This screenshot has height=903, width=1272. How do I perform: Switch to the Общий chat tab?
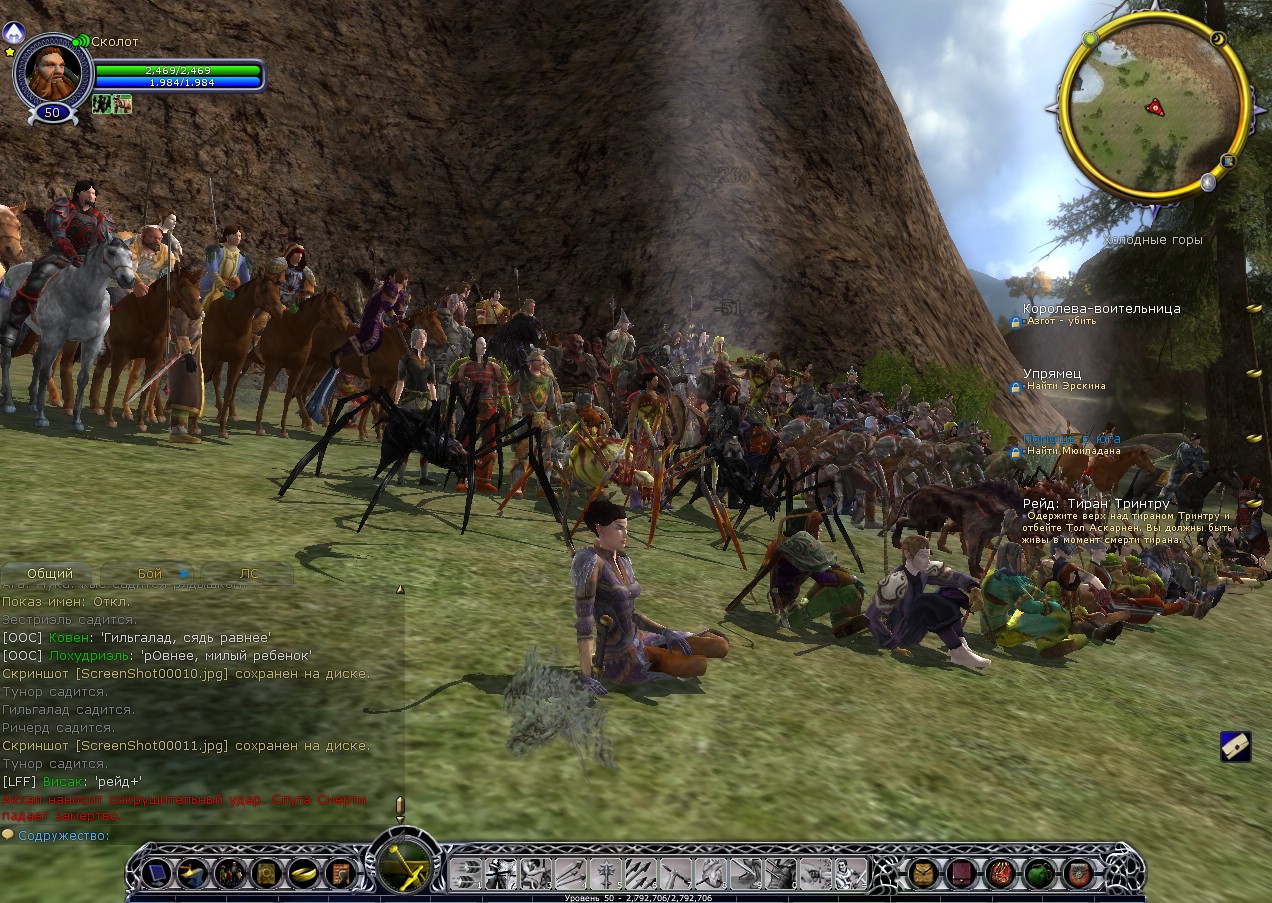[x=50, y=574]
